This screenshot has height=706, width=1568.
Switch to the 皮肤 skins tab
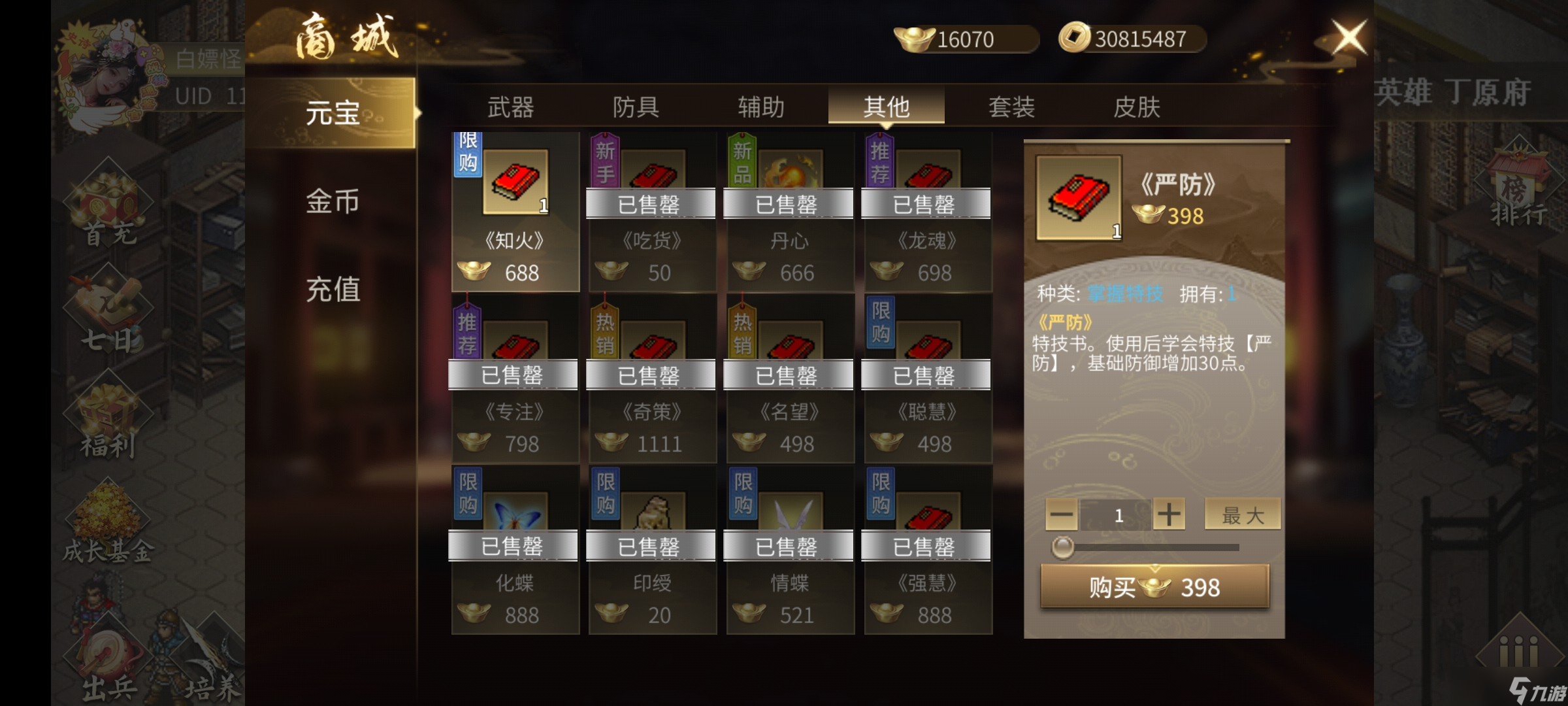[x=1137, y=107]
